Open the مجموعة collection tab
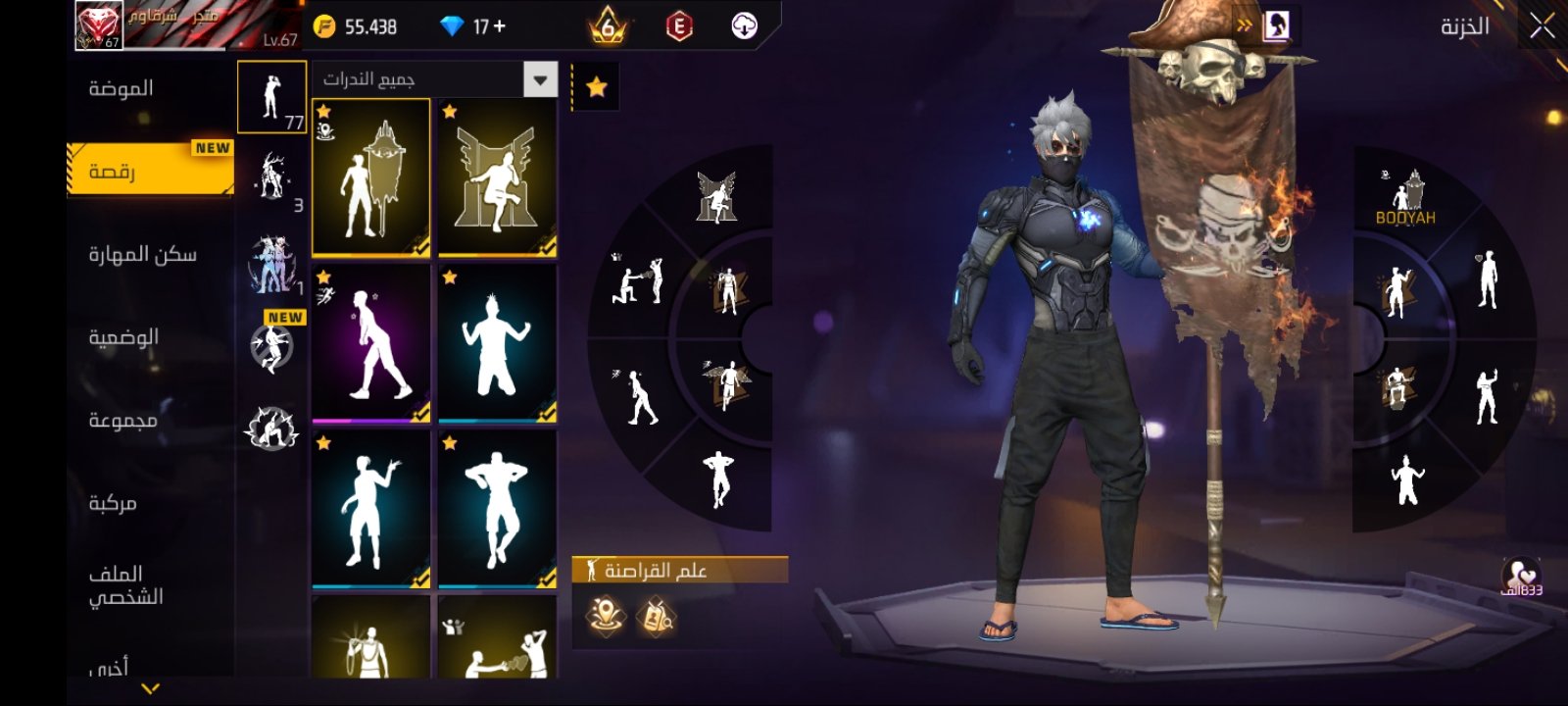 coord(123,421)
